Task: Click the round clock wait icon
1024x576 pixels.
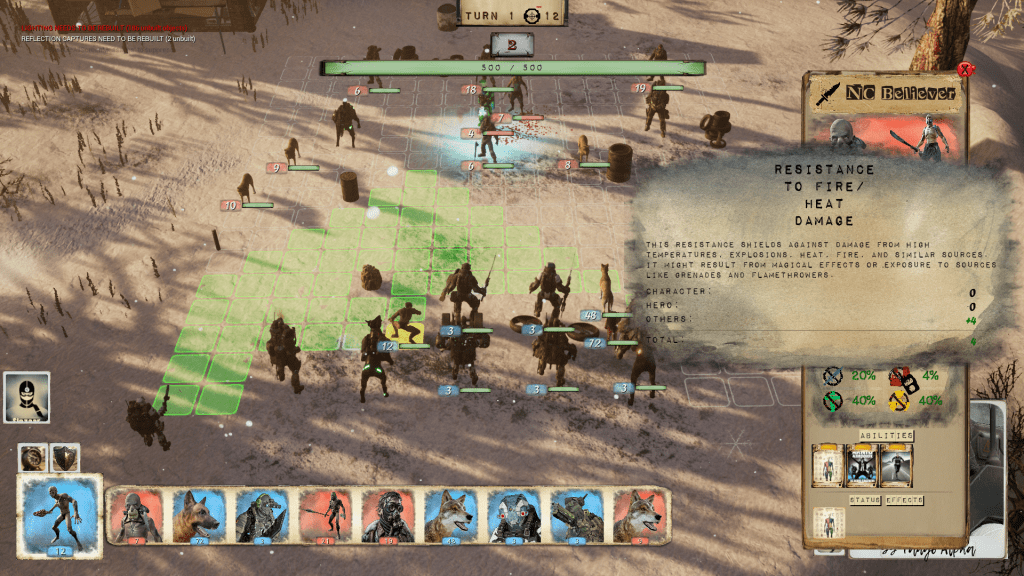Action: (33, 457)
